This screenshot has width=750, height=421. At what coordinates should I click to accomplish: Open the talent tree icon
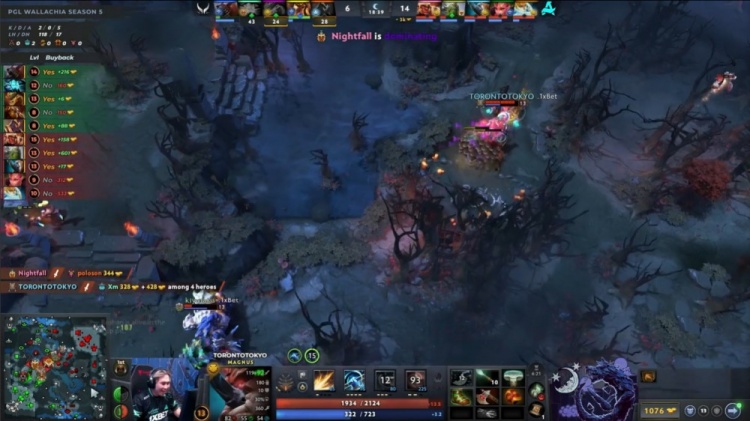coord(287,381)
